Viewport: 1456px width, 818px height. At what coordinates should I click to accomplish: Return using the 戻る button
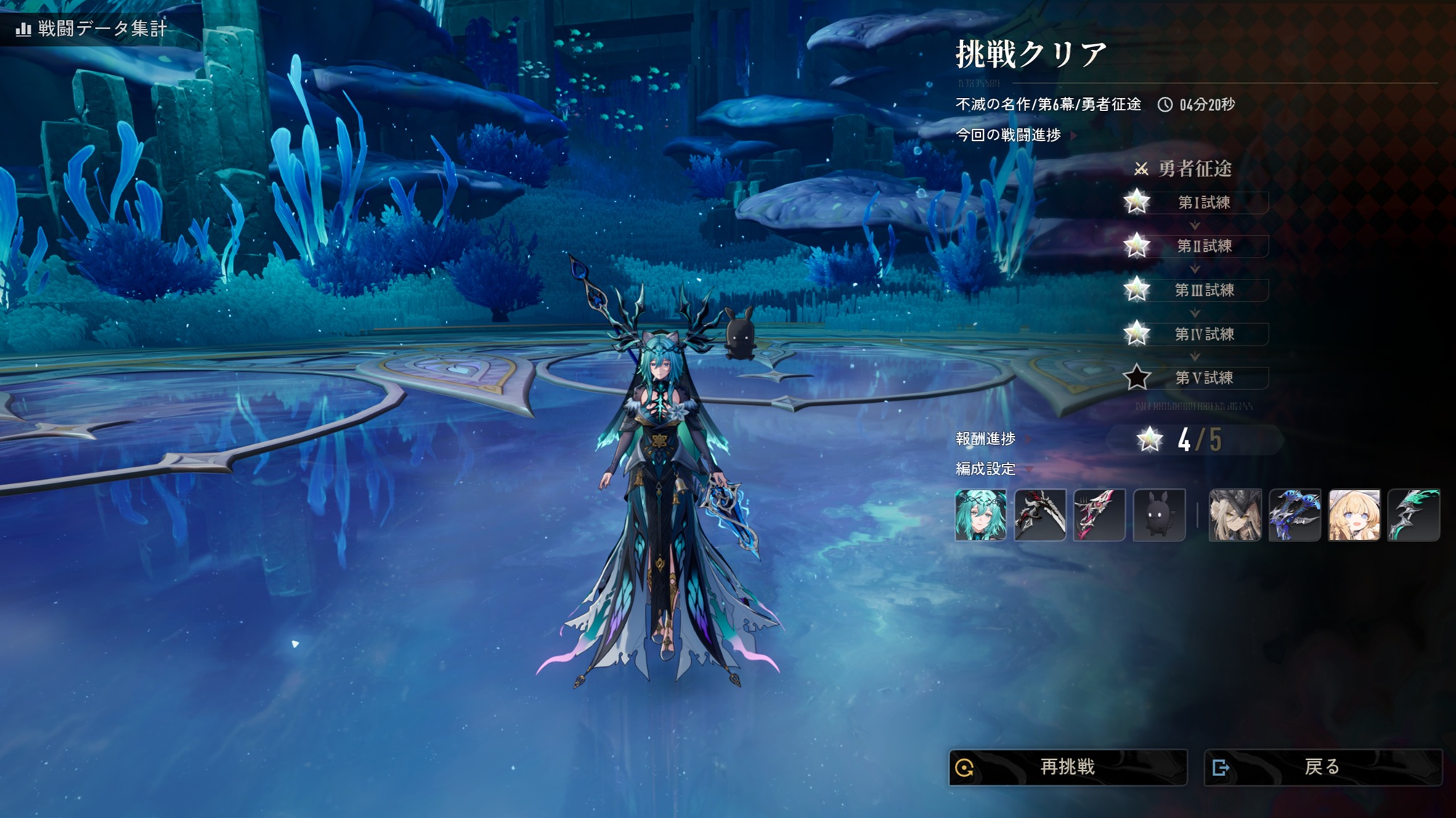[x=1322, y=767]
